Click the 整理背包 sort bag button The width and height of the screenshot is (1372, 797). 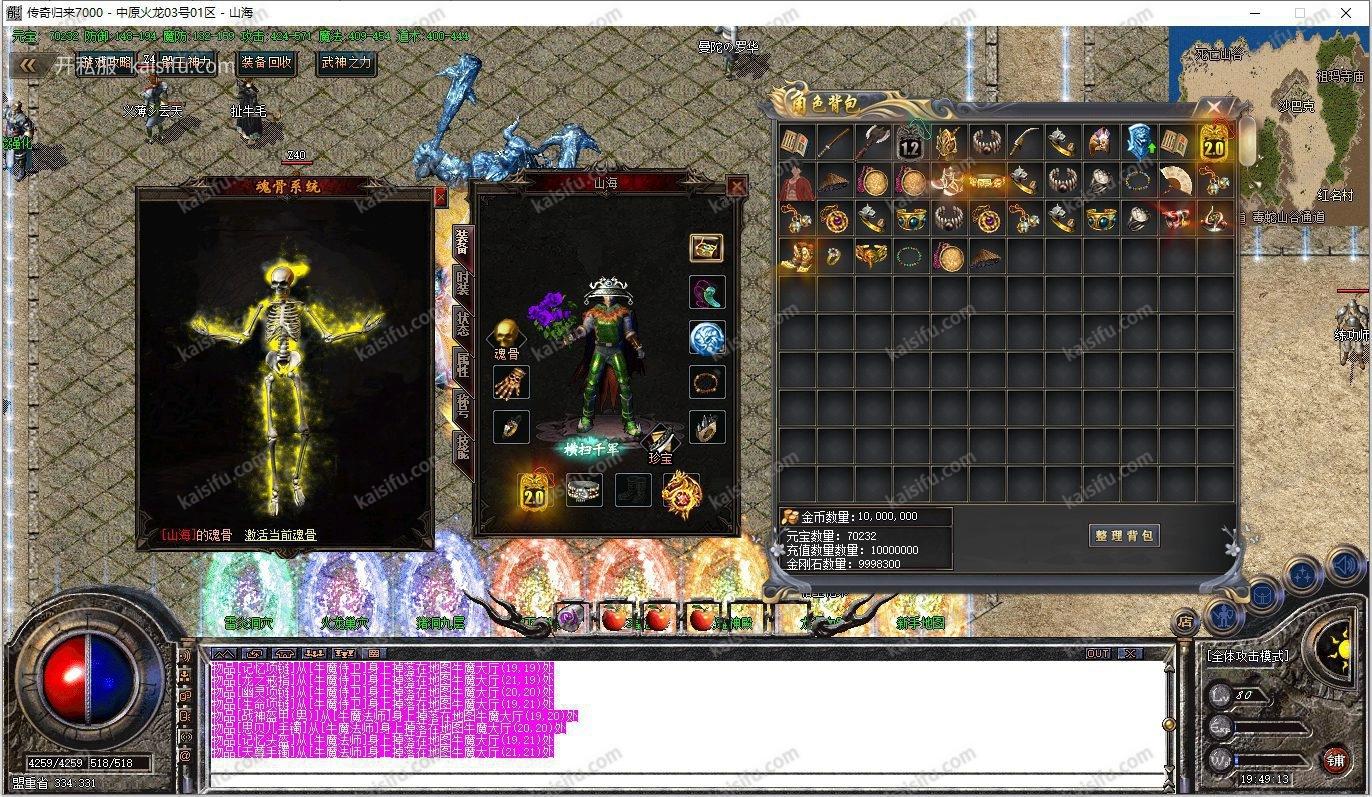[1125, 536]
